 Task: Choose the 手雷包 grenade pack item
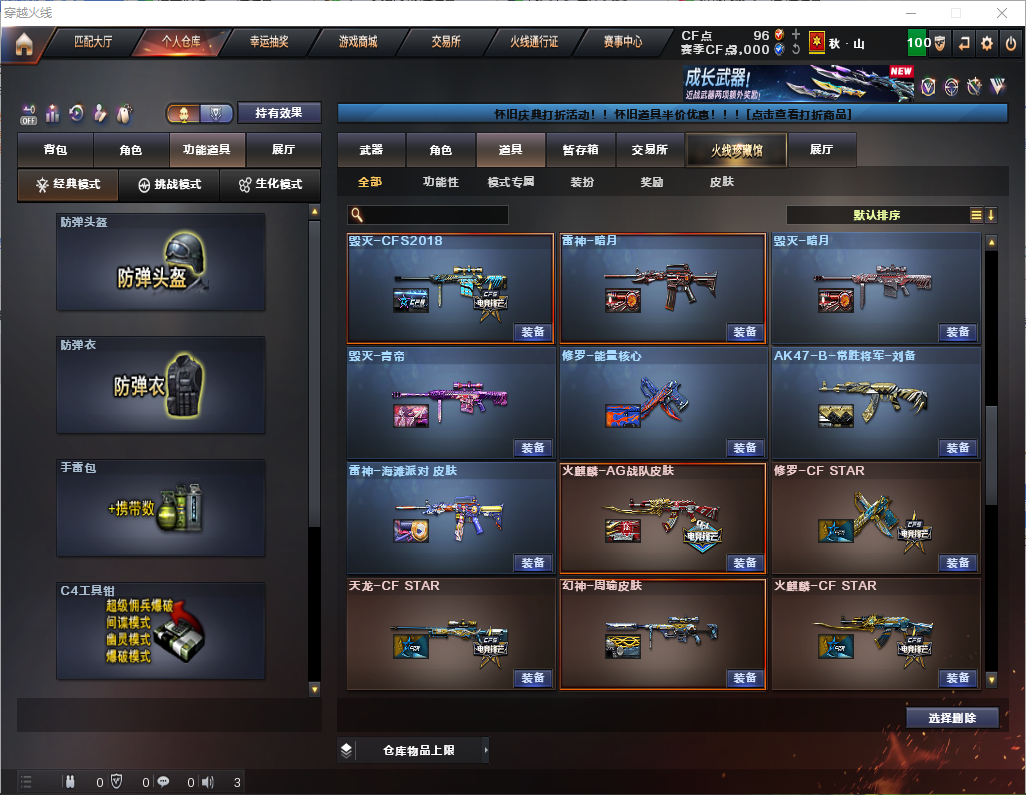(161, 508)
